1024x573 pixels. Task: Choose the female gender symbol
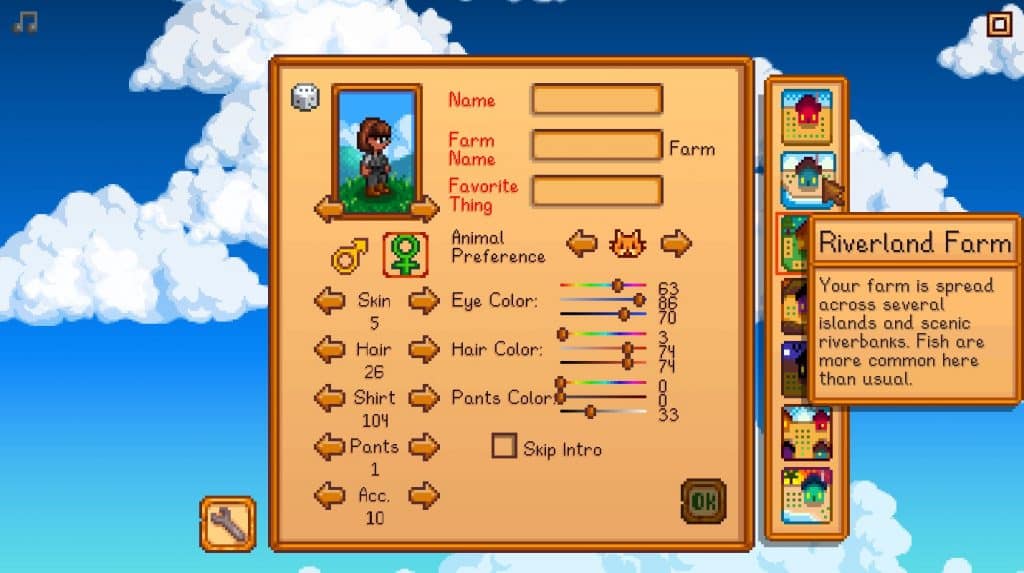(x=405, y=257)
